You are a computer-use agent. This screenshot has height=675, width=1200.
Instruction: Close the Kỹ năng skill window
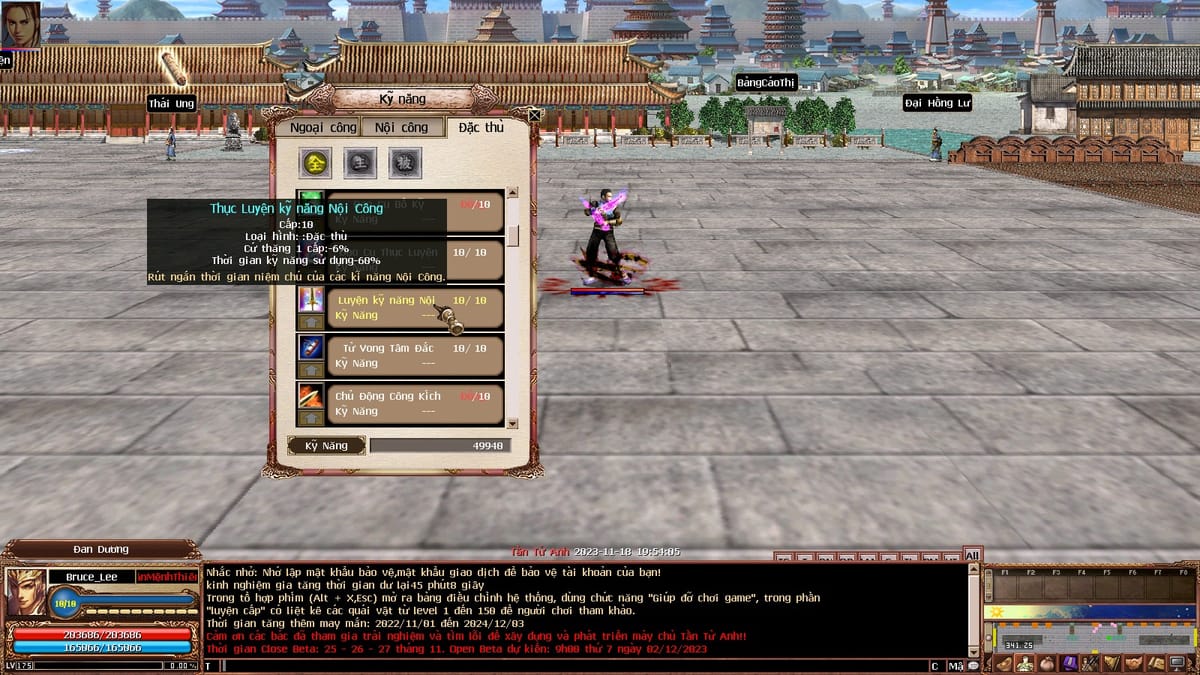[535, 115]
